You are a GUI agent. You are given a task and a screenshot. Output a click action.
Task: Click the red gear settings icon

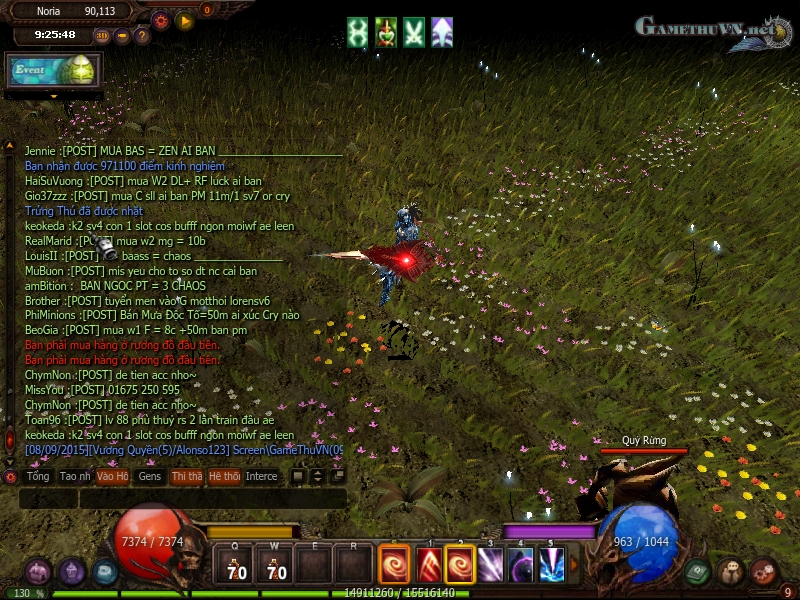[160, 20]
